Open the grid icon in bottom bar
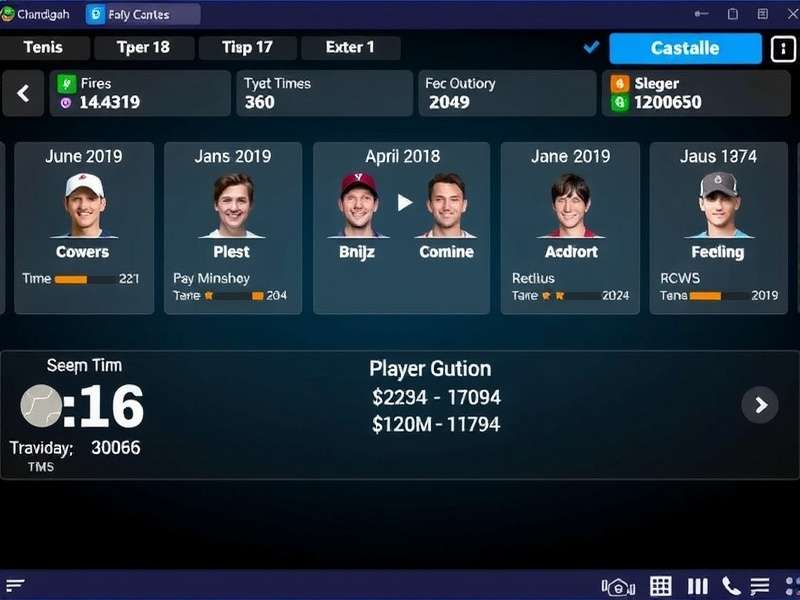The height and width of the screenshot is (600, 800). click(660, 586)
